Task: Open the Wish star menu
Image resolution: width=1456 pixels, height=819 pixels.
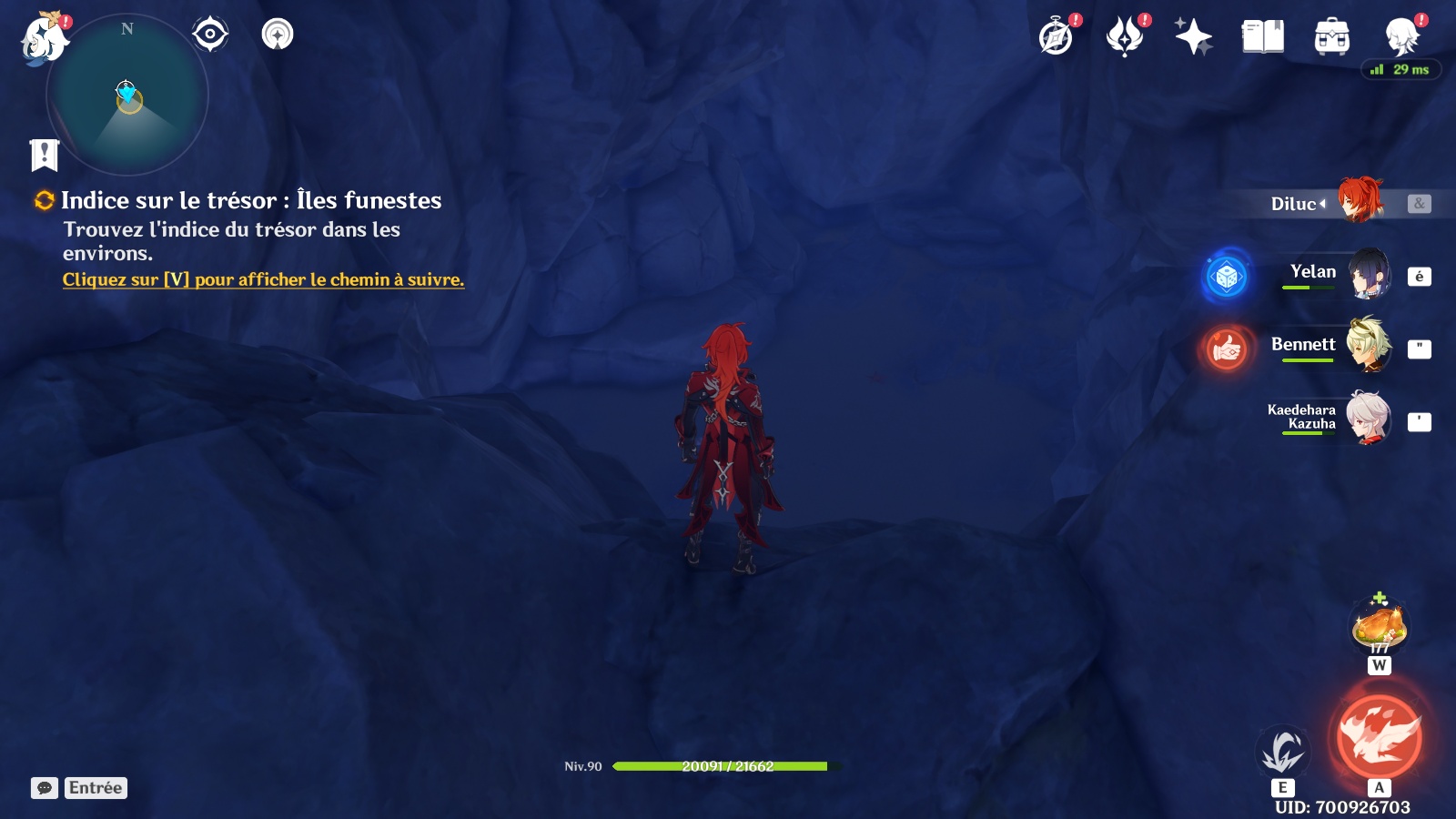Action: pyautogui.click(x=1193, y=37)
